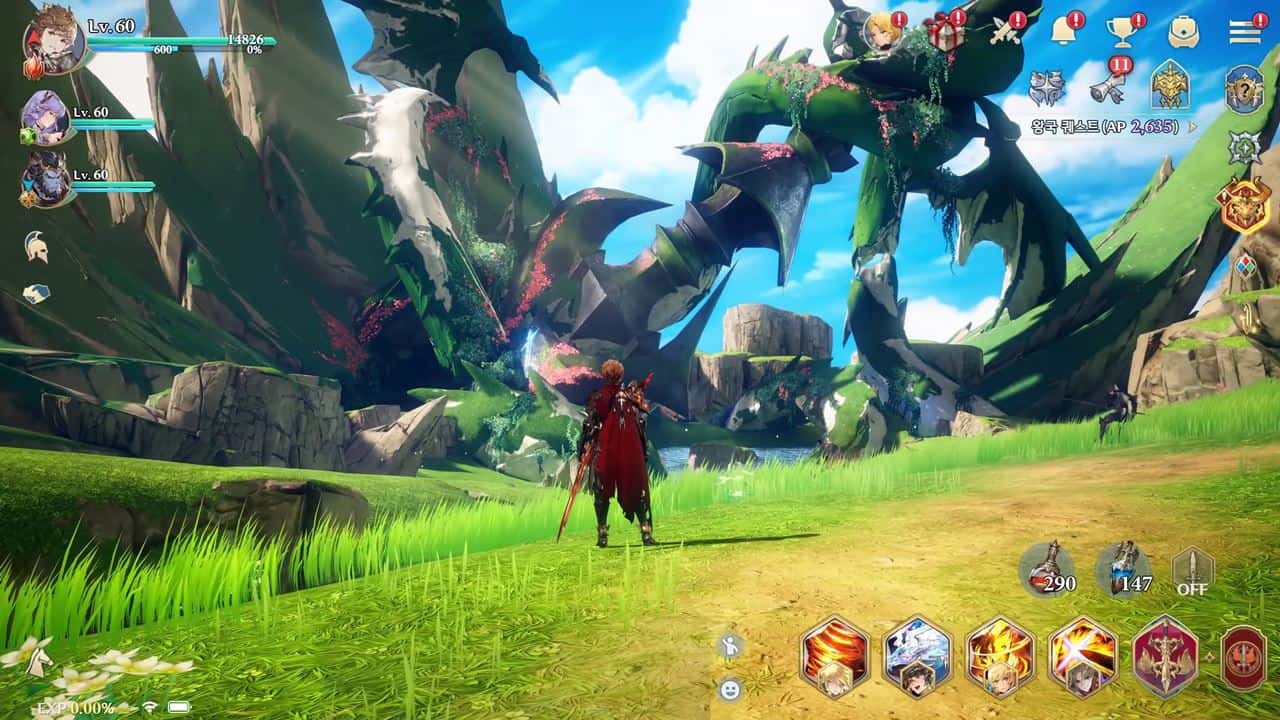This screenshot has height=720, width=1280.
Task: Open the trophy achievements screen
Action: pos(1122,31)
